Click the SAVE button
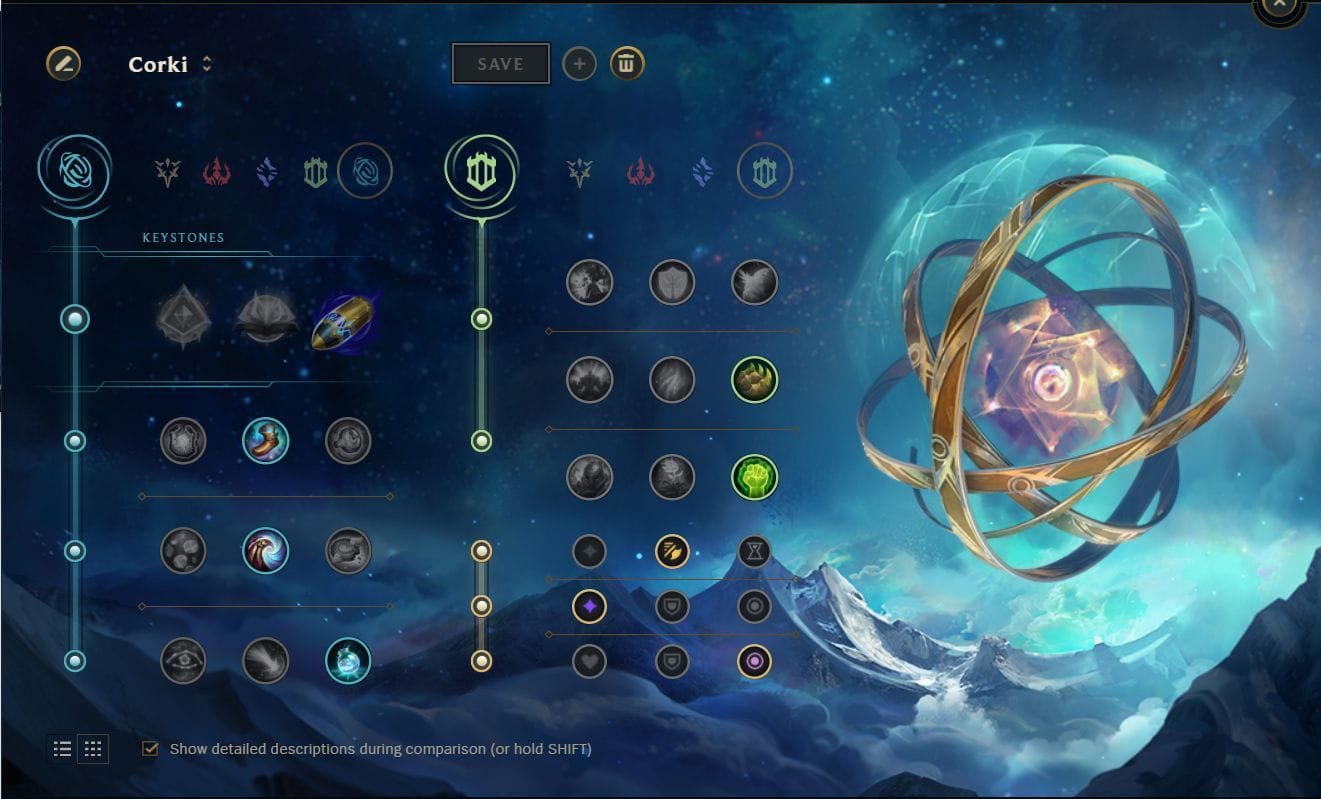This screenshot has width=1321, height=799. tap(500, 62)
